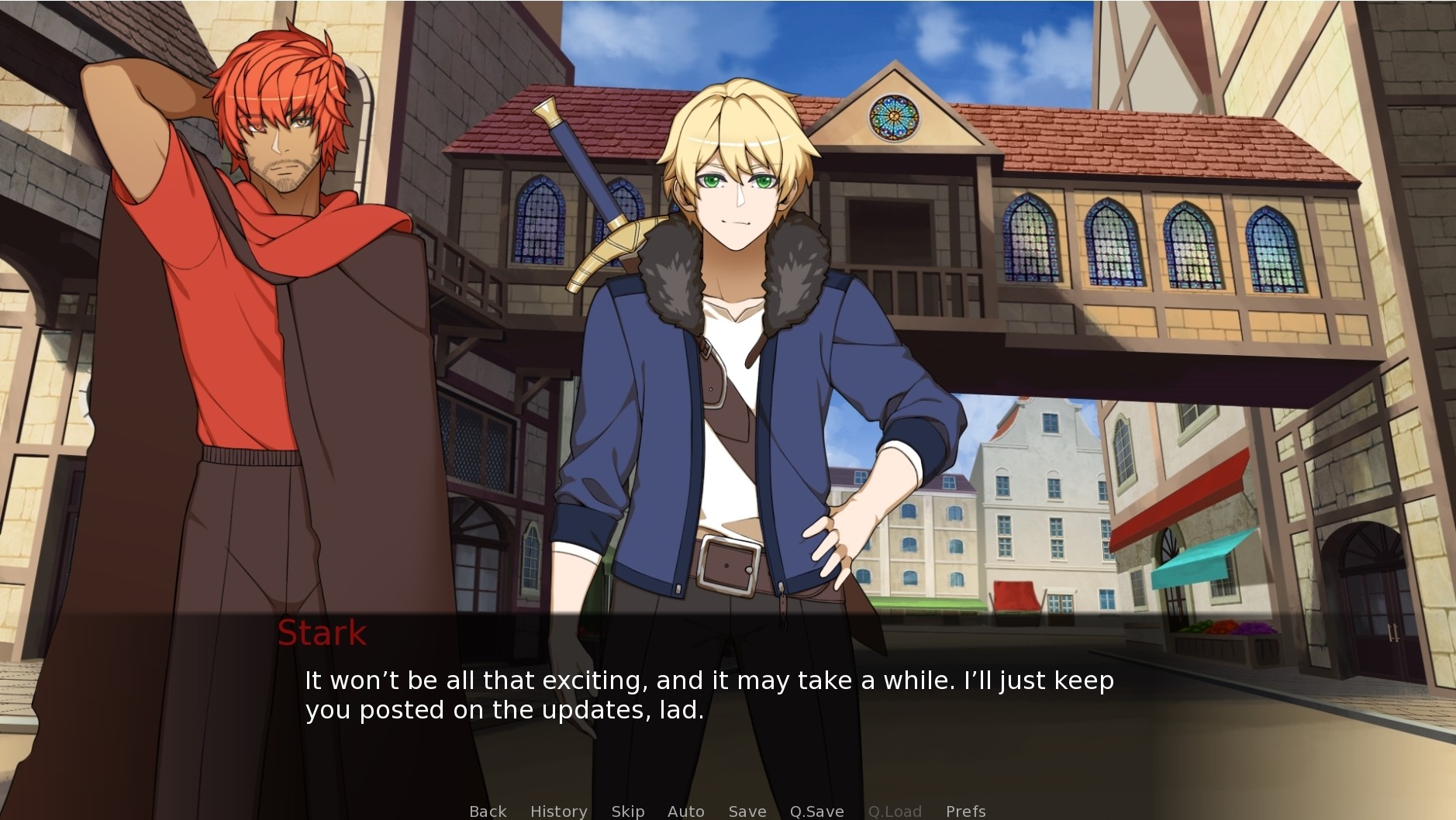Enable Skip mode
This screenshot has height=820, width=1456.
point(628,811)
